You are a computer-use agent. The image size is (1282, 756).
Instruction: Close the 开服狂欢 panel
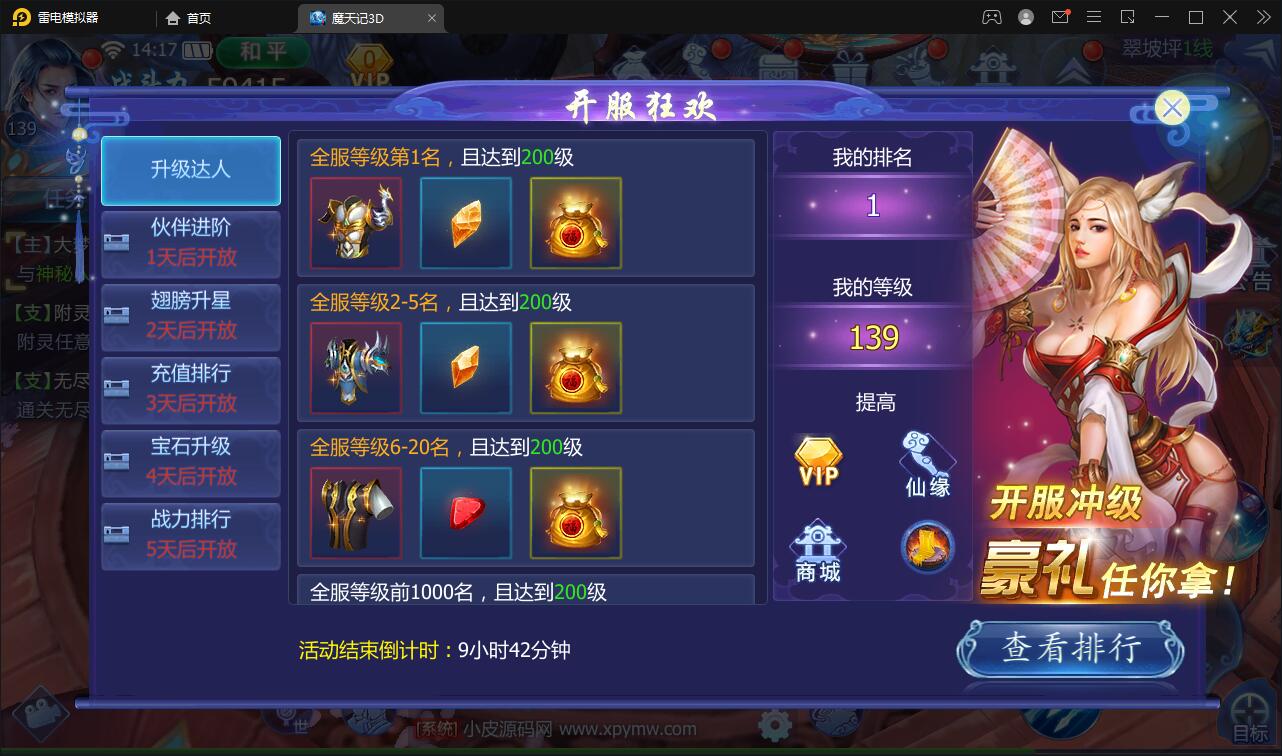click(1171, 108)
